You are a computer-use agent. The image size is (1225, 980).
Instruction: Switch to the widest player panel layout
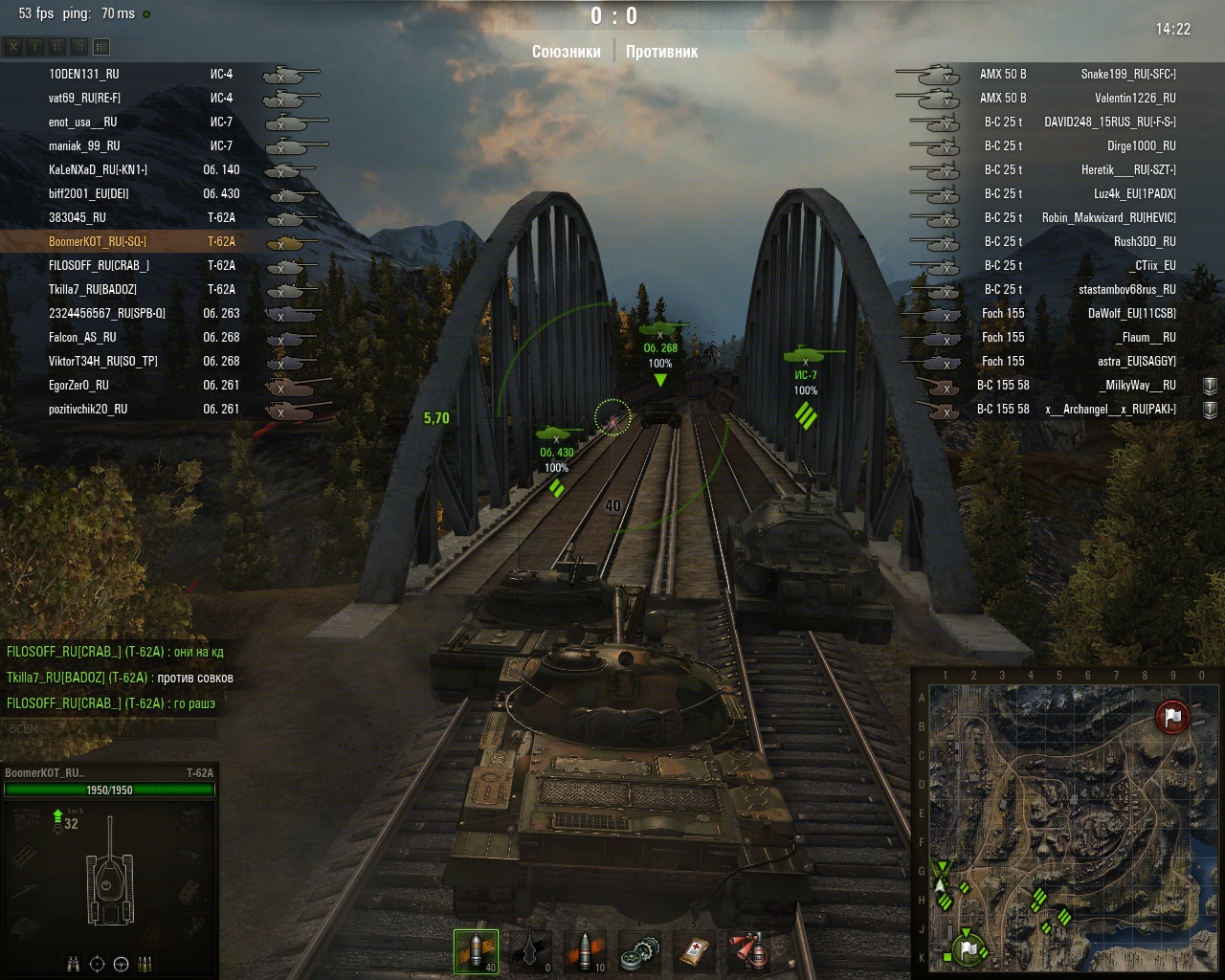pos(101,46)
